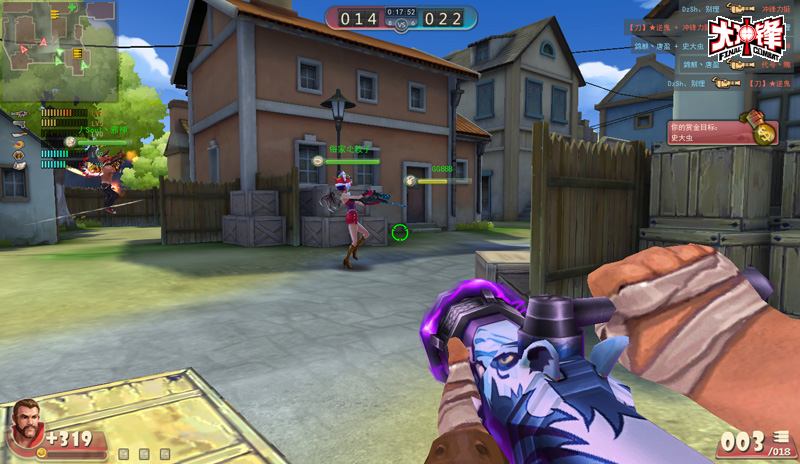
Task: Click the minimap in the corner
Action: [59, 50]
